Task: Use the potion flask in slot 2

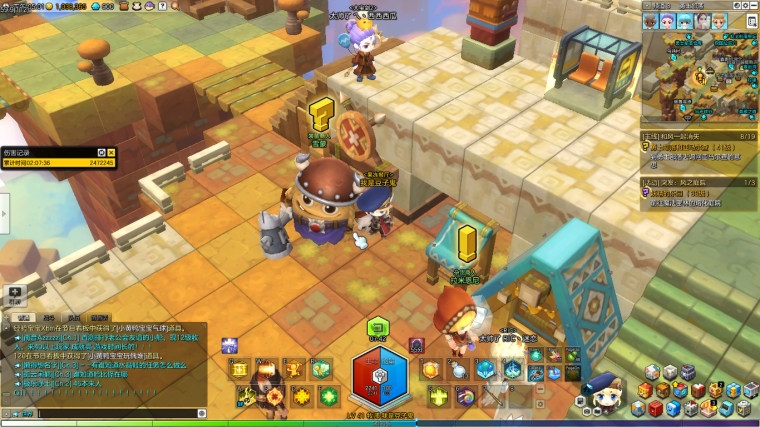Action: click(456, 369)
